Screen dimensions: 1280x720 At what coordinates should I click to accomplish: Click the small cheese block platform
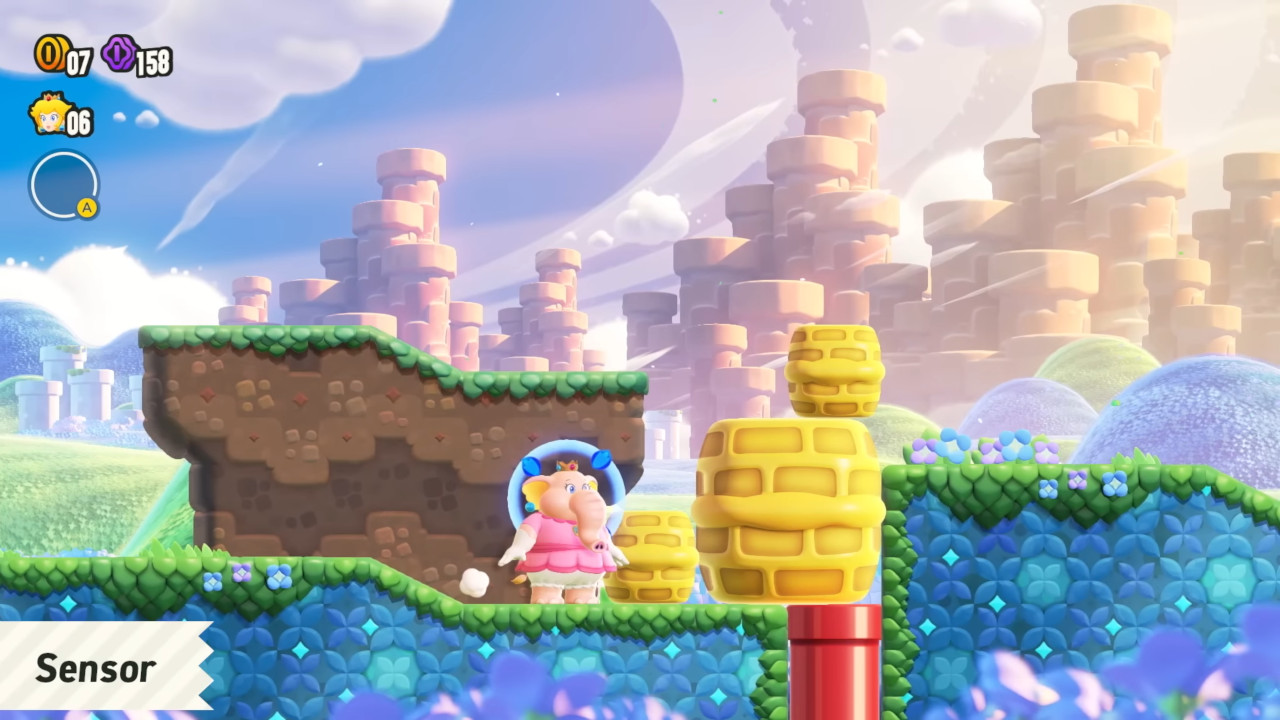point(657,558)
